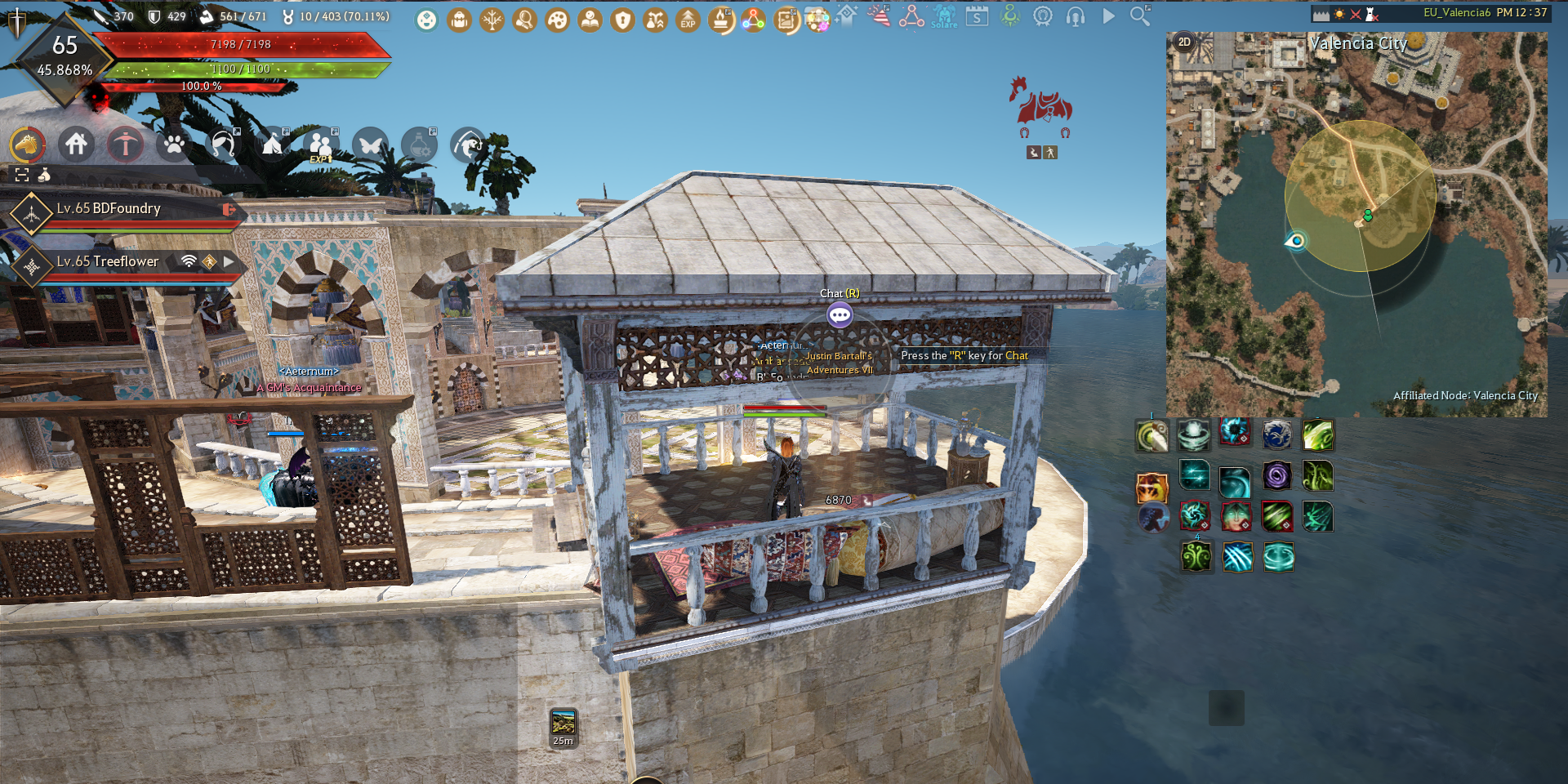Screen dimensions: 1568x784
Task: Select the landscape quick slot item
Action: (563, 723)
